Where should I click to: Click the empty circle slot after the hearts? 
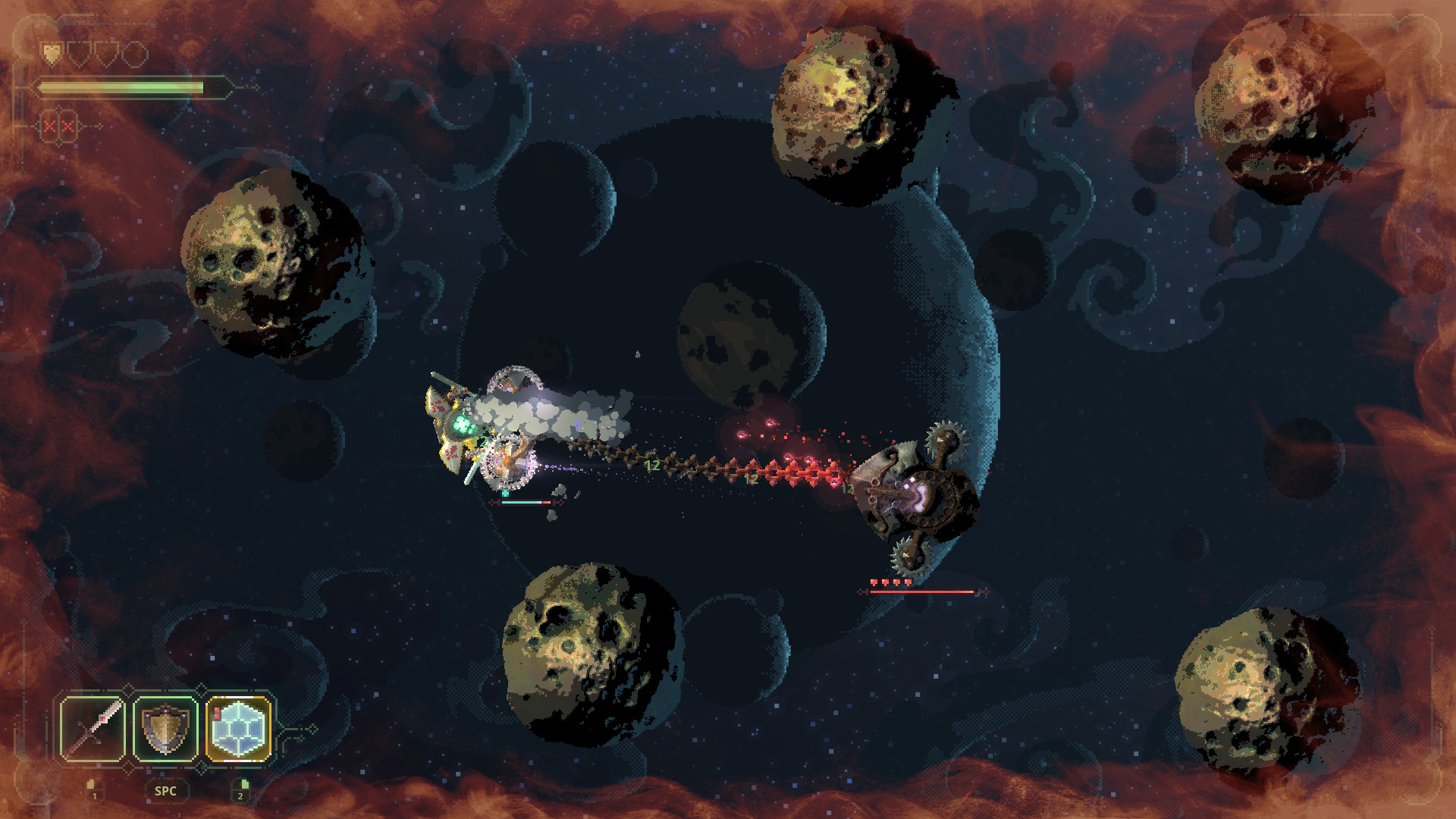click(x=135, y=55)
